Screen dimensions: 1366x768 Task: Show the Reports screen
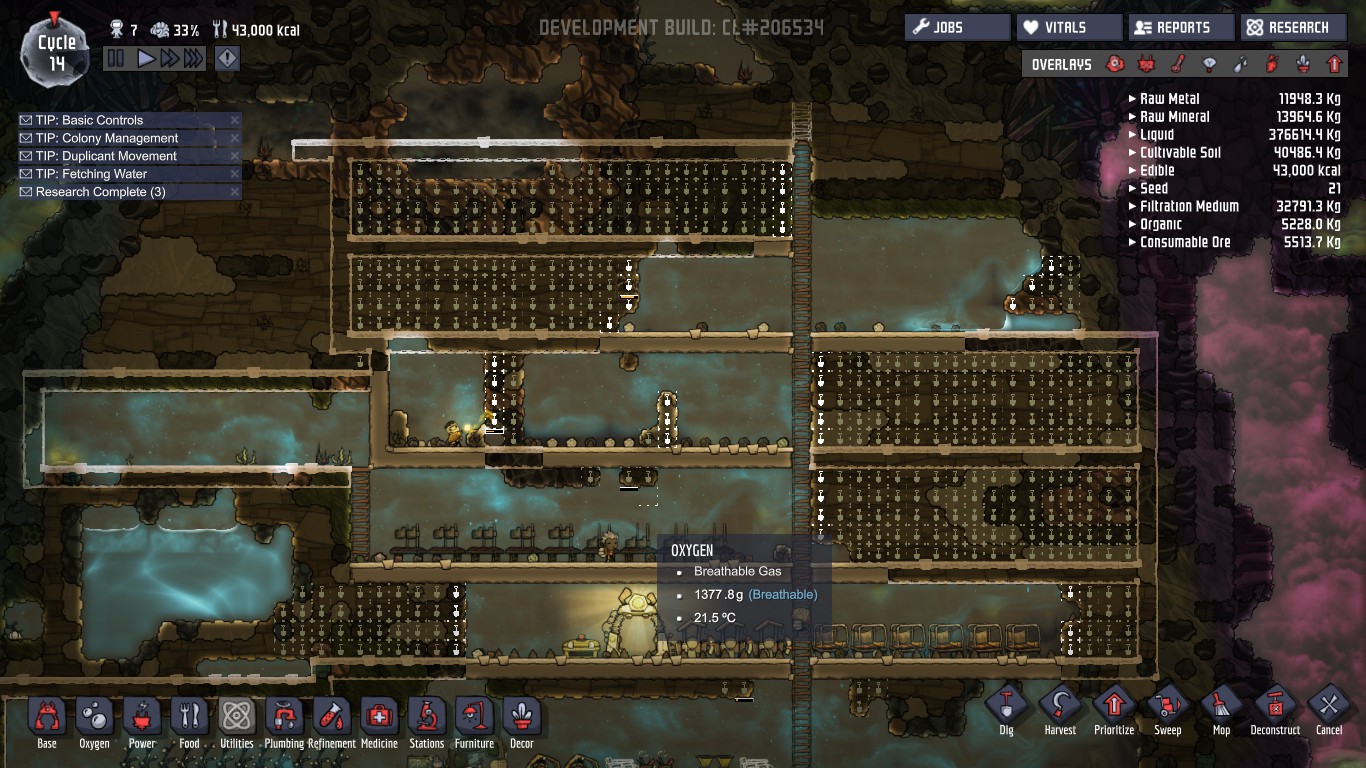coord(1180,27)
